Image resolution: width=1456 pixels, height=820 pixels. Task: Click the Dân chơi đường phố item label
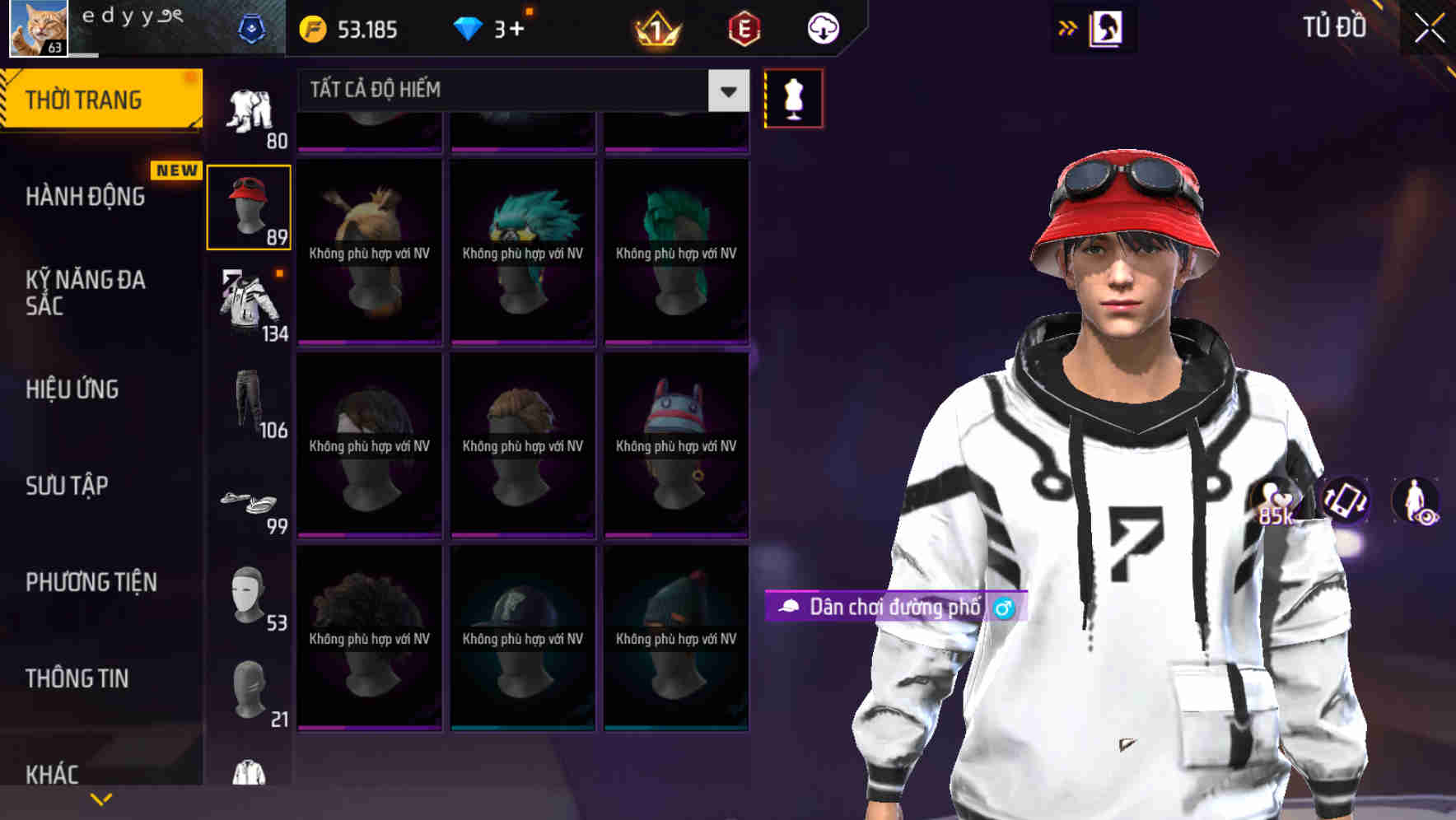[x=894, y=607]
